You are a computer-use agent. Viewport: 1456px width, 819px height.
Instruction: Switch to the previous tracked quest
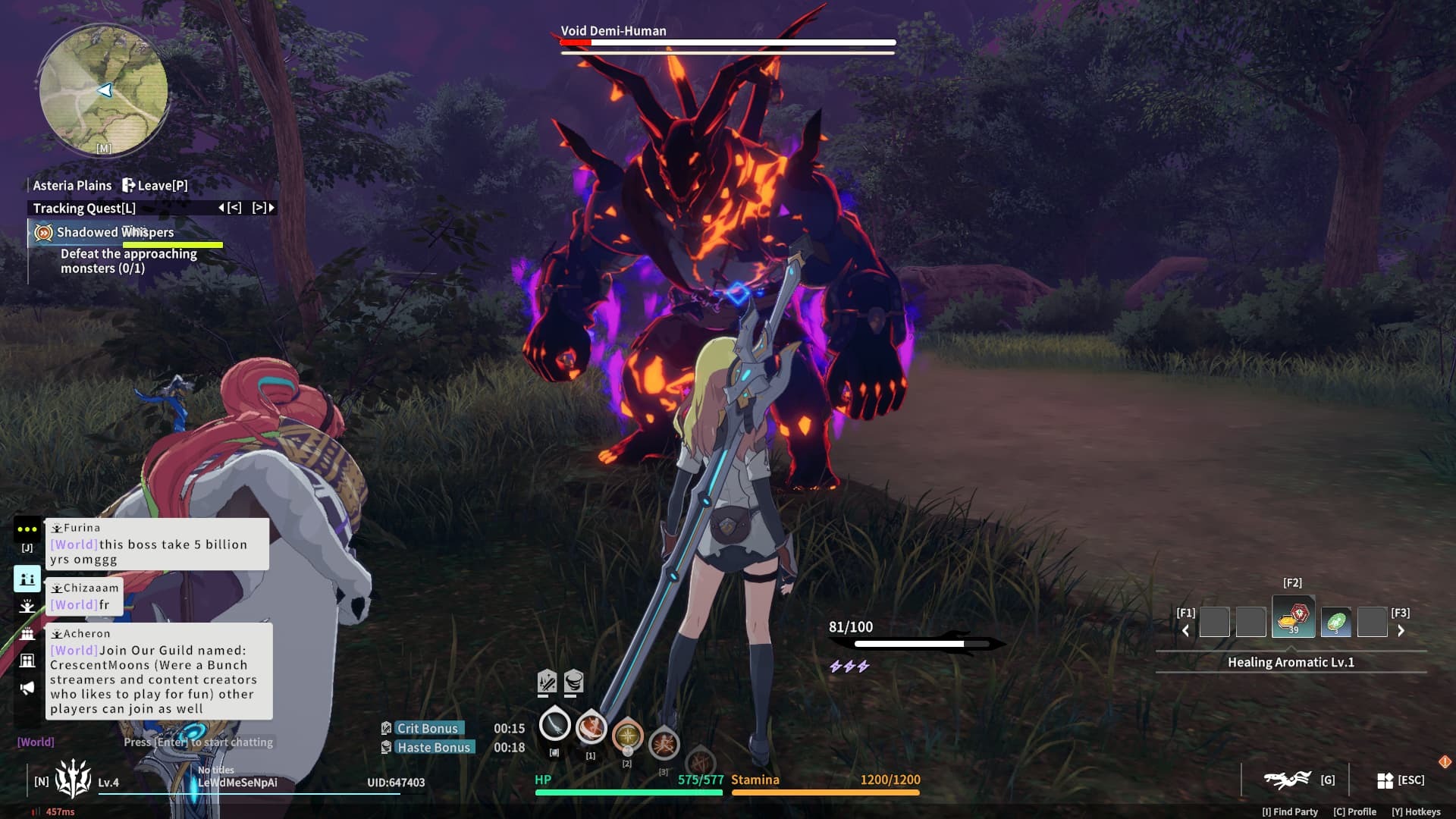tap(230, 208)
